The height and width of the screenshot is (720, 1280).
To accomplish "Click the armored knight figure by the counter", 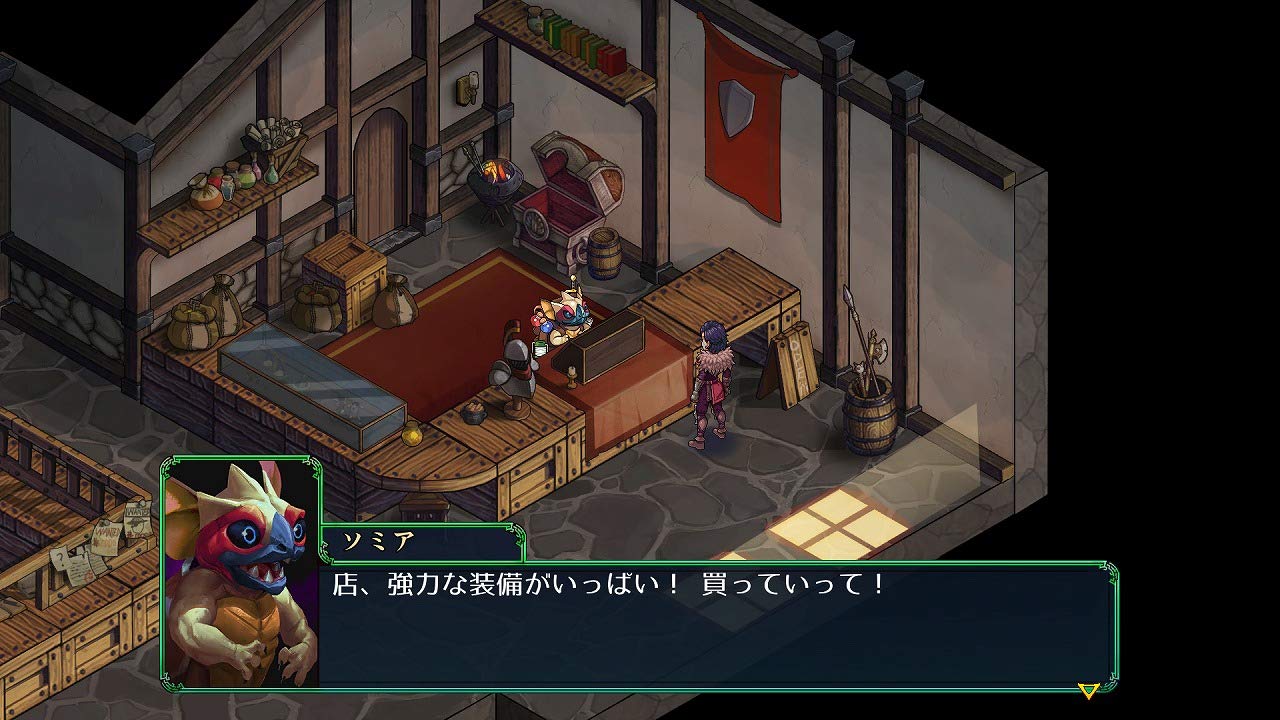I will point(513,370).
